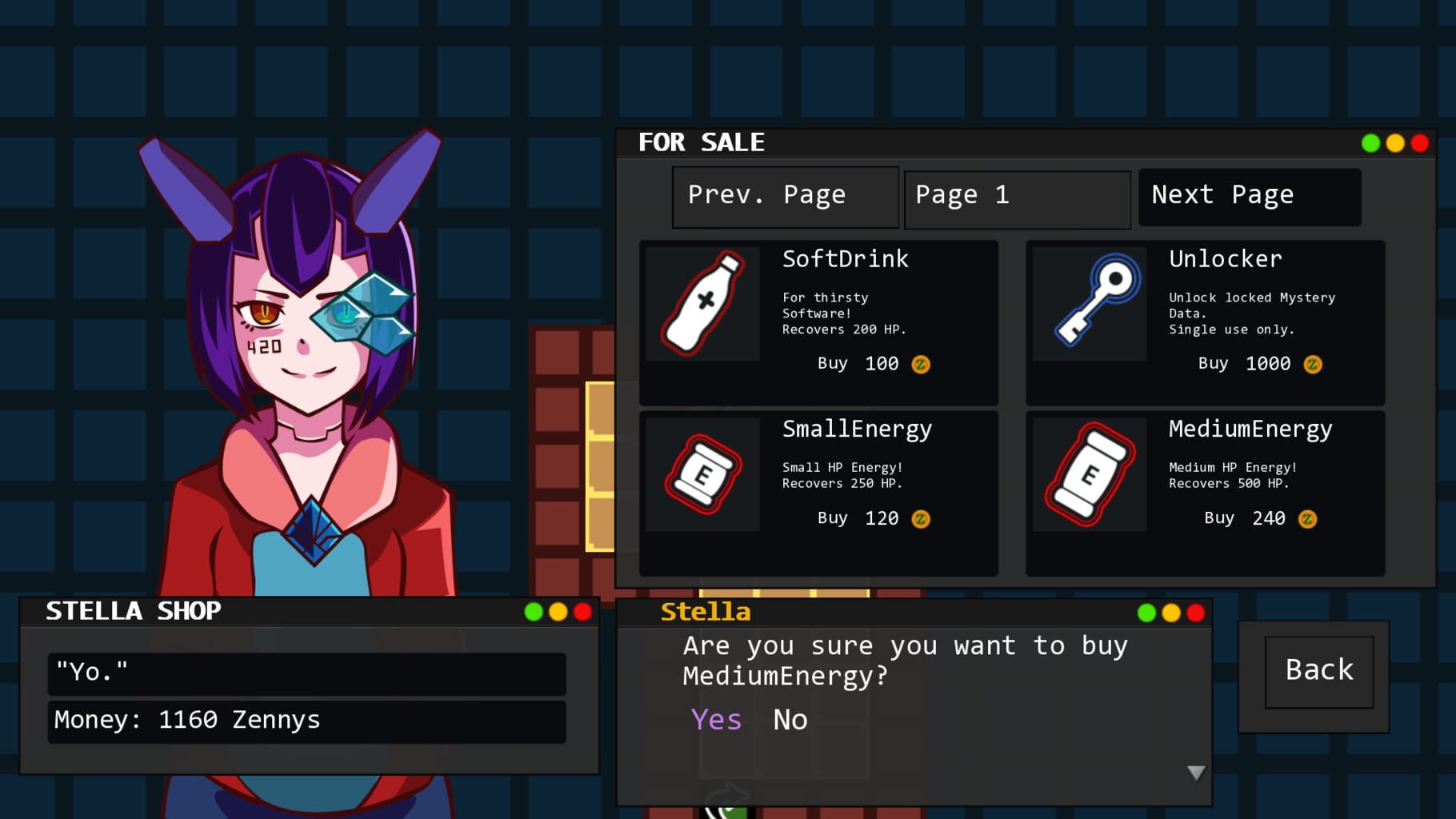
Task: Click the Zenny coin next to MediumEnergy's price
Action: 1309,518
